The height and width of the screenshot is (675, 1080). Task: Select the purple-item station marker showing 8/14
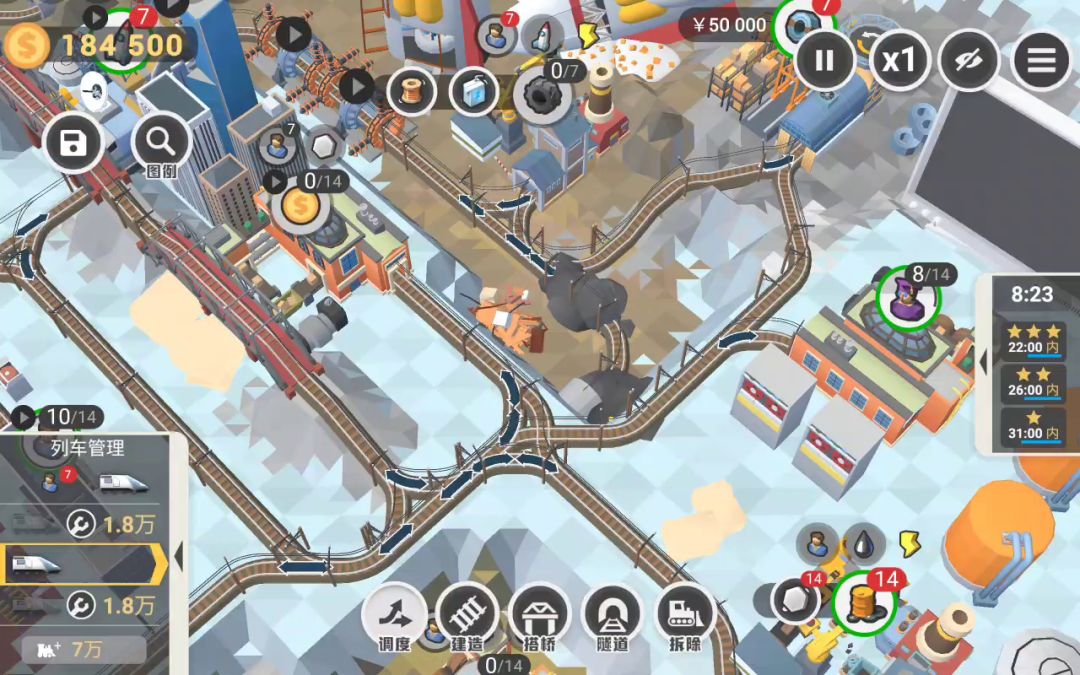[909, 297]
